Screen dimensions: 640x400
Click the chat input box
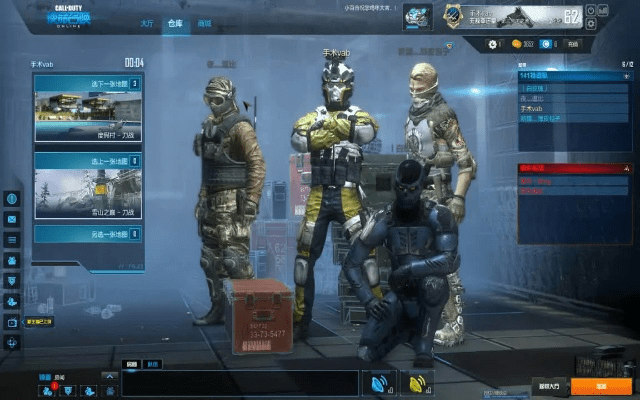(x=240, y=383)
